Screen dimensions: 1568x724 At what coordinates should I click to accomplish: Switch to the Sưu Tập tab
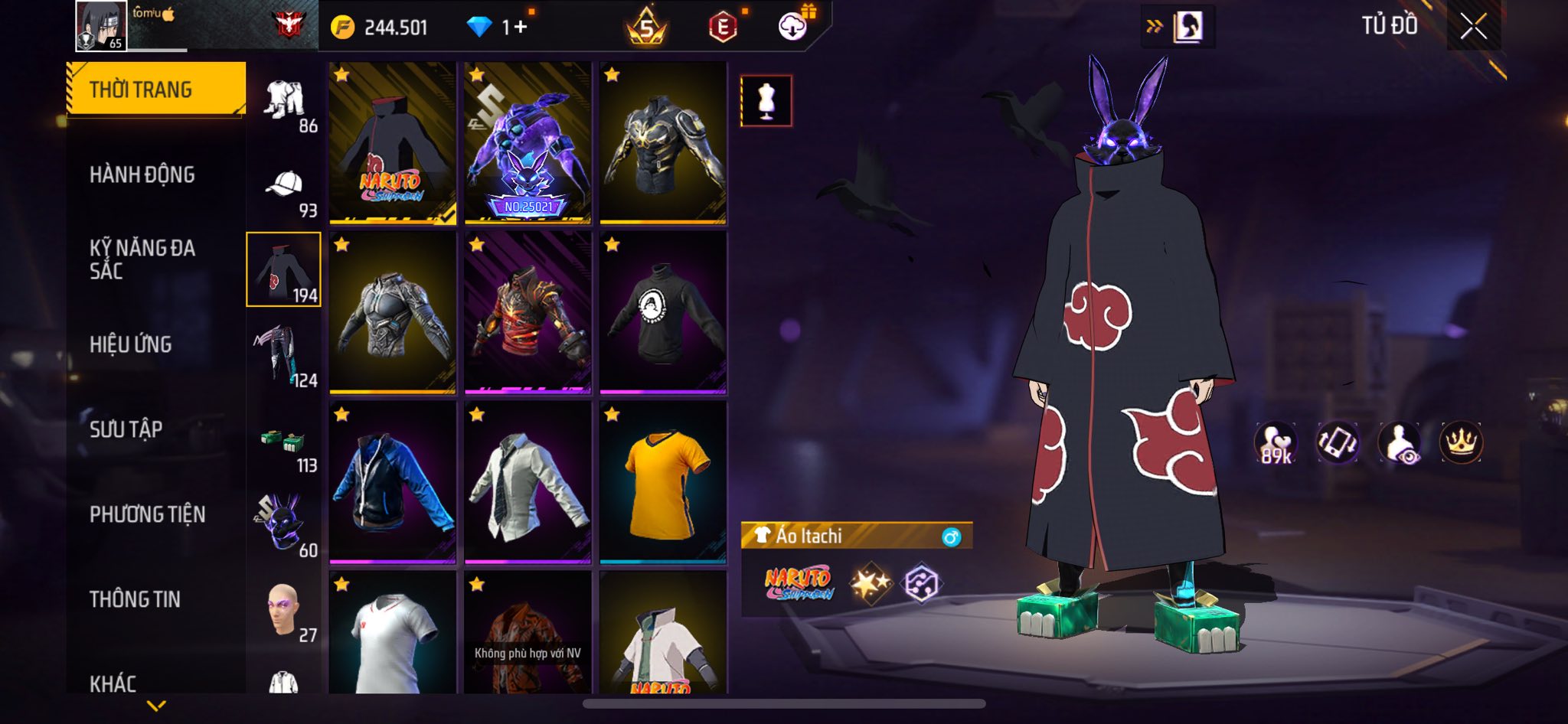pos(126,429)
